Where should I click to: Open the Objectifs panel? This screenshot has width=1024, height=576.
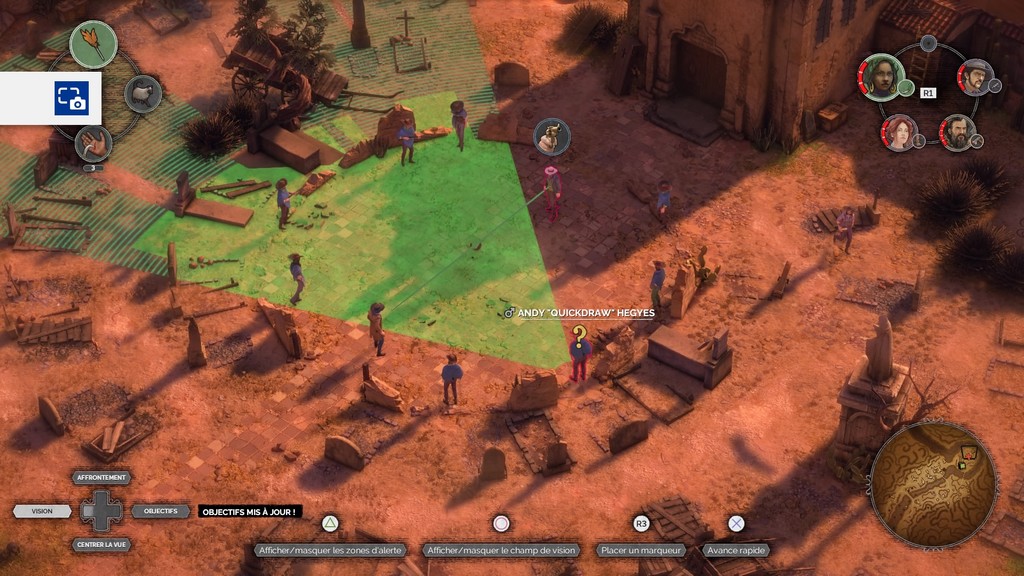point(160,511)
